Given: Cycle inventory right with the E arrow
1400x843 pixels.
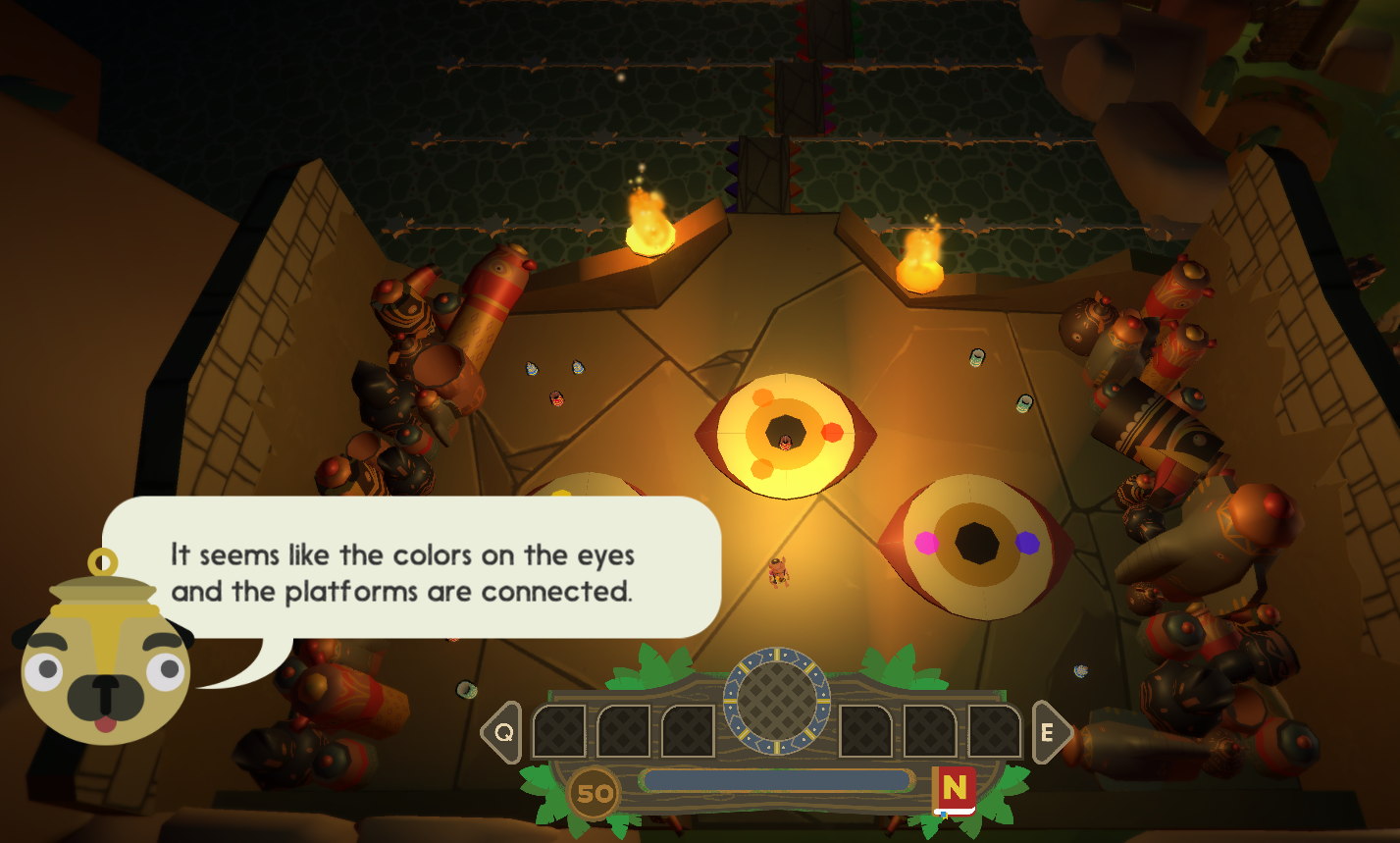Looking at the screenshot, I should [1051, 732].
